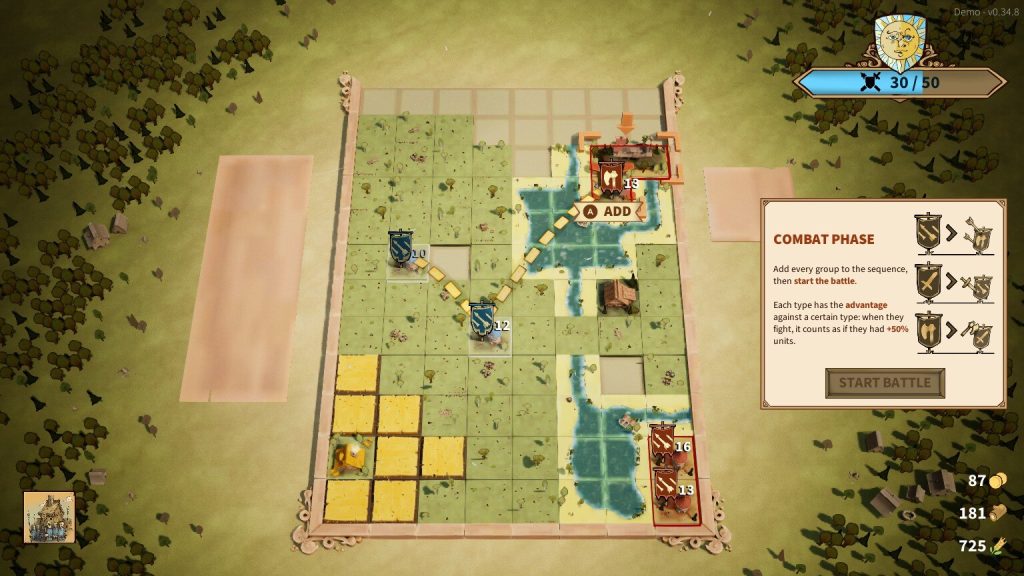Open the village portrait thumbnail
The image size is (1024, 576).
click(x=49, y=516)
